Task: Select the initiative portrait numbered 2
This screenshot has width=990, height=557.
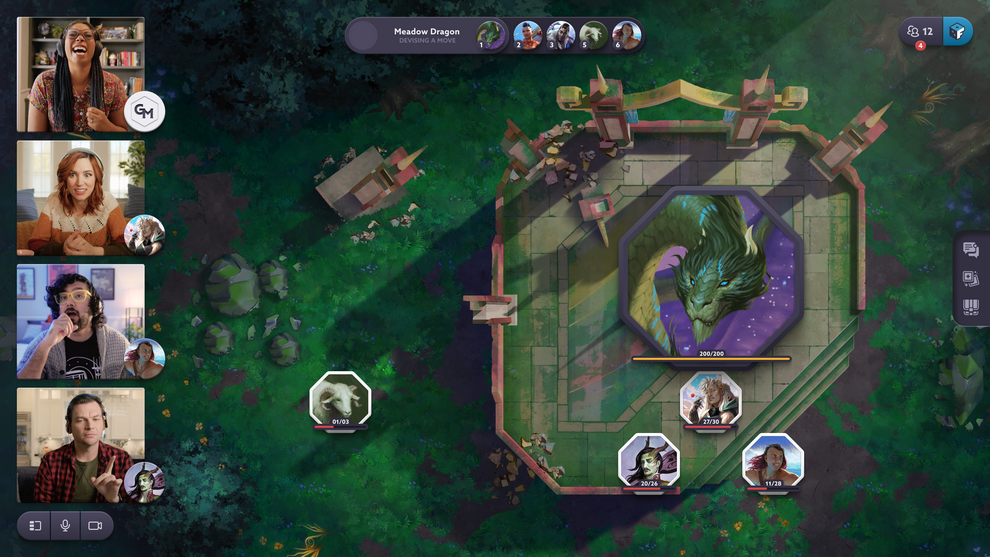Action: click(x=527, y=35)
